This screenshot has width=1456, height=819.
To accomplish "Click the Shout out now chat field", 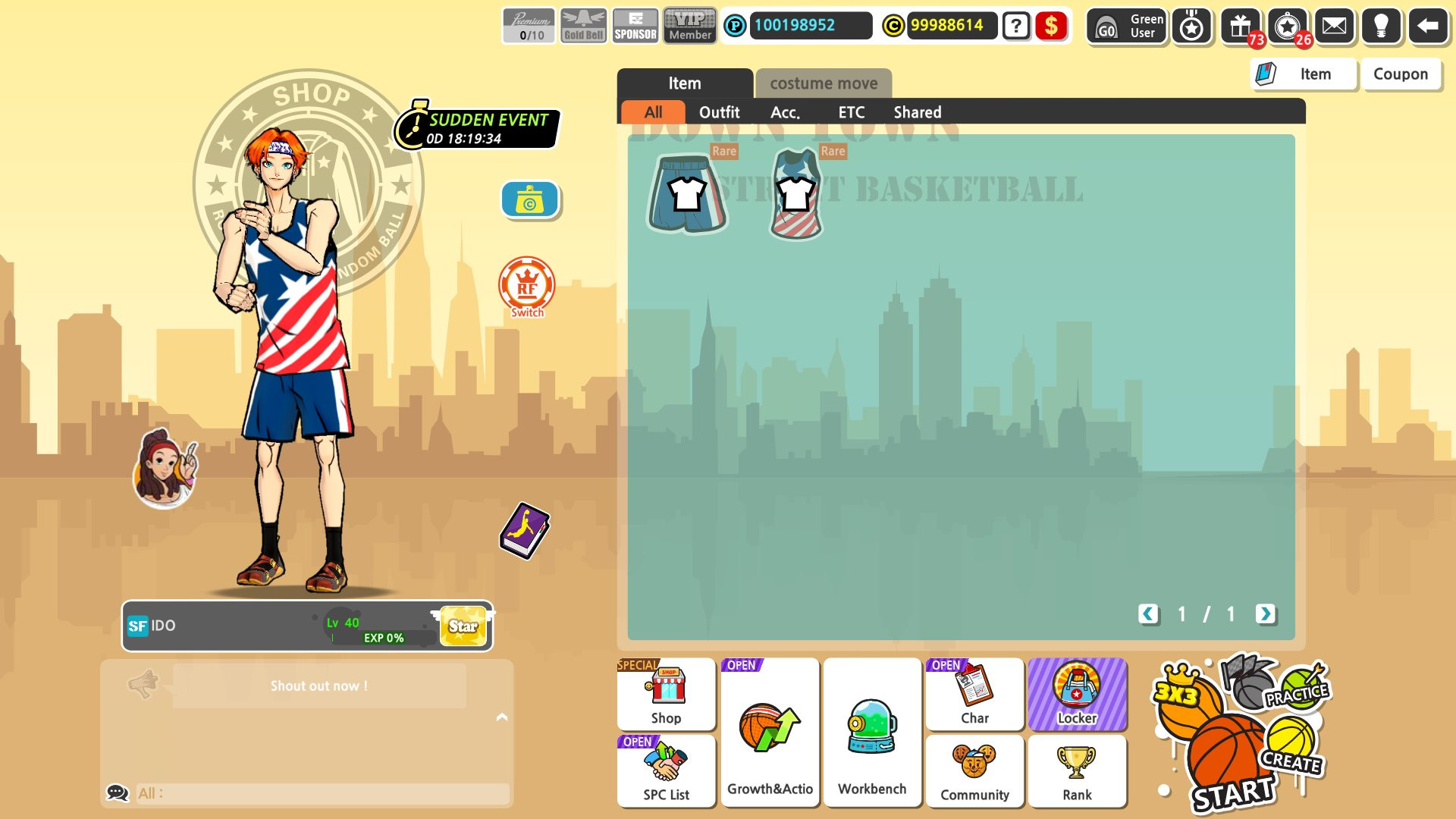I will pos(318,686).
